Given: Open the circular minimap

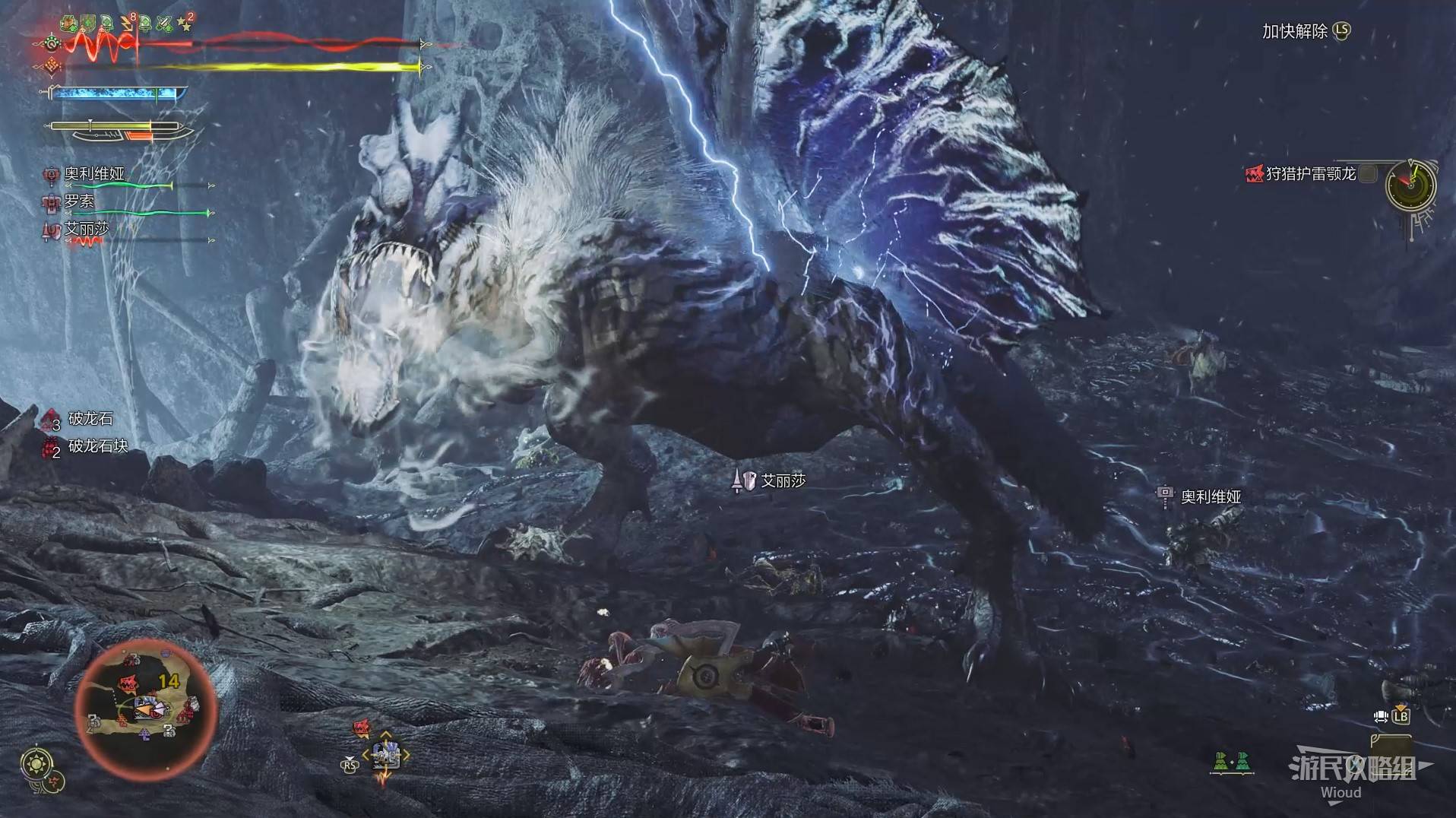Looking at the screenshot, I should pyautogui.click(x=146, y=710).
